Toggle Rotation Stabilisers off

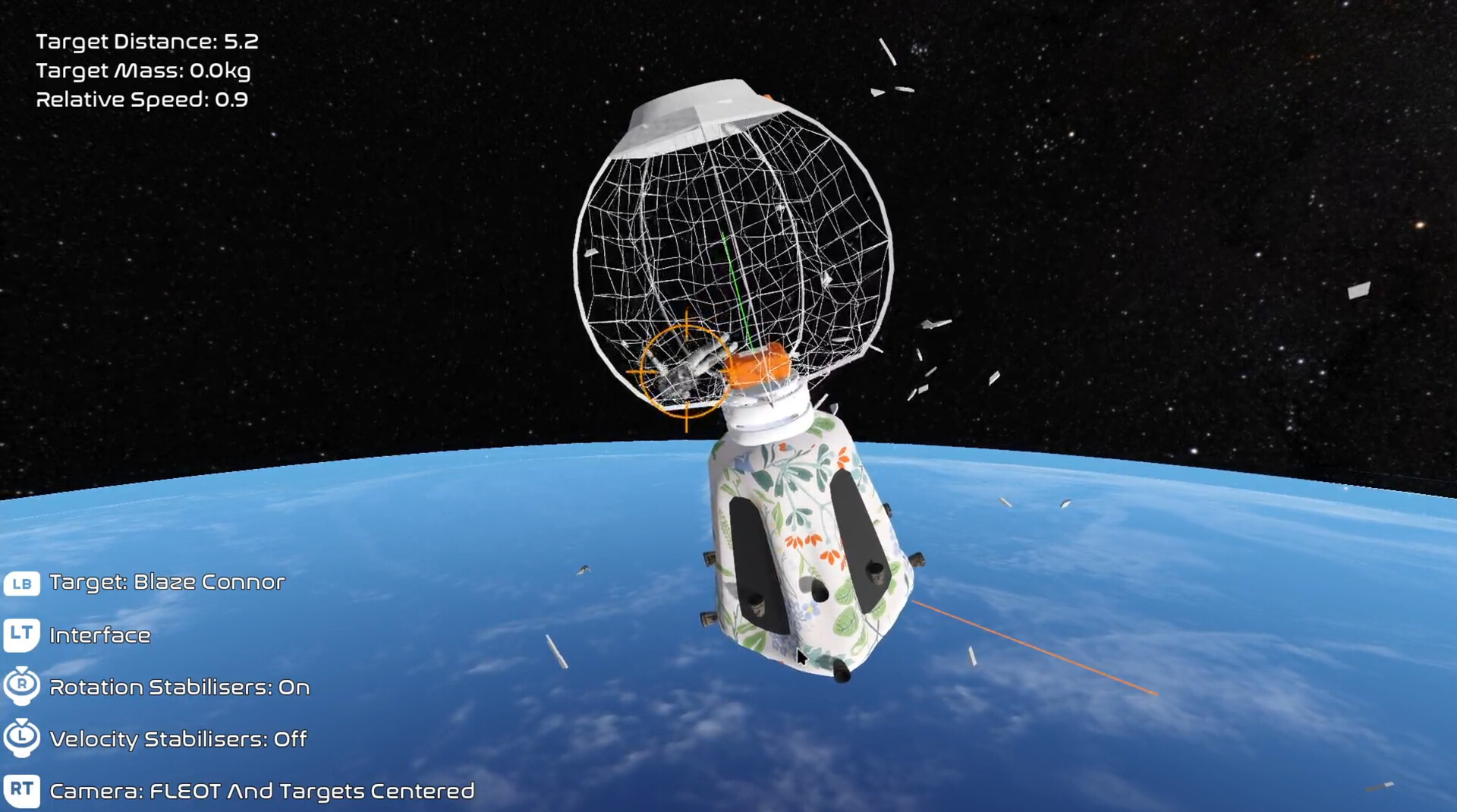pyautogui.click(x=178, y=687)
